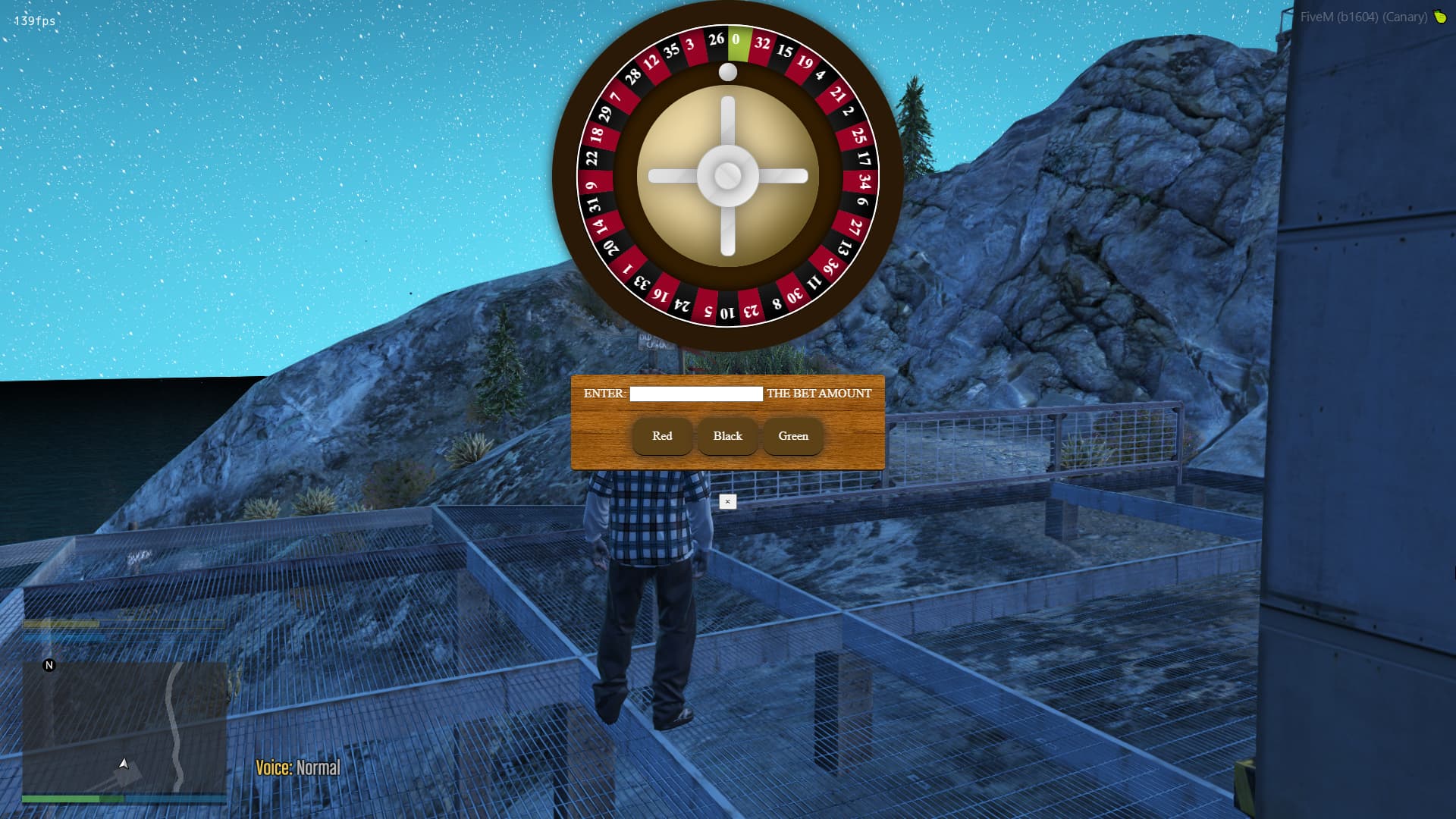Image resolution: width=1456 pixels, height=819 pixels.
Task: Close the roulette panel with the x button
Action: coord(727,501)
